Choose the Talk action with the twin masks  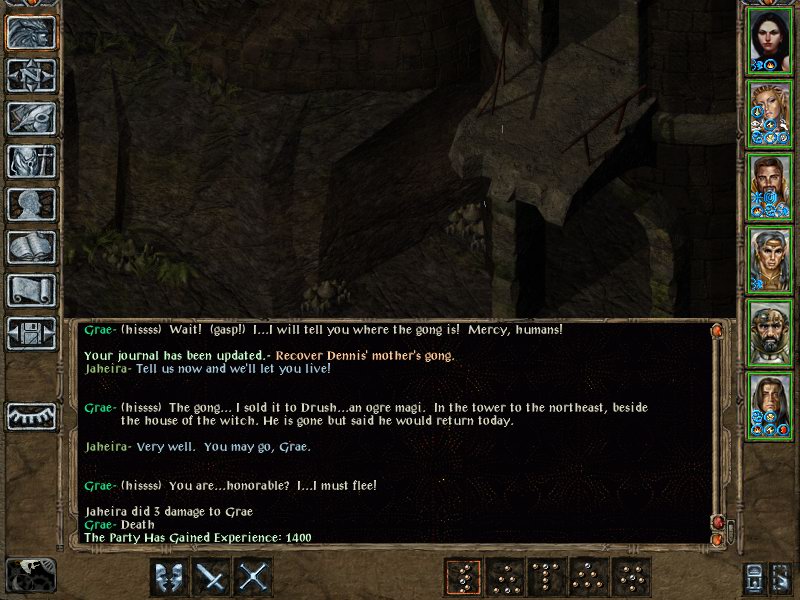(x=170, y=577)
